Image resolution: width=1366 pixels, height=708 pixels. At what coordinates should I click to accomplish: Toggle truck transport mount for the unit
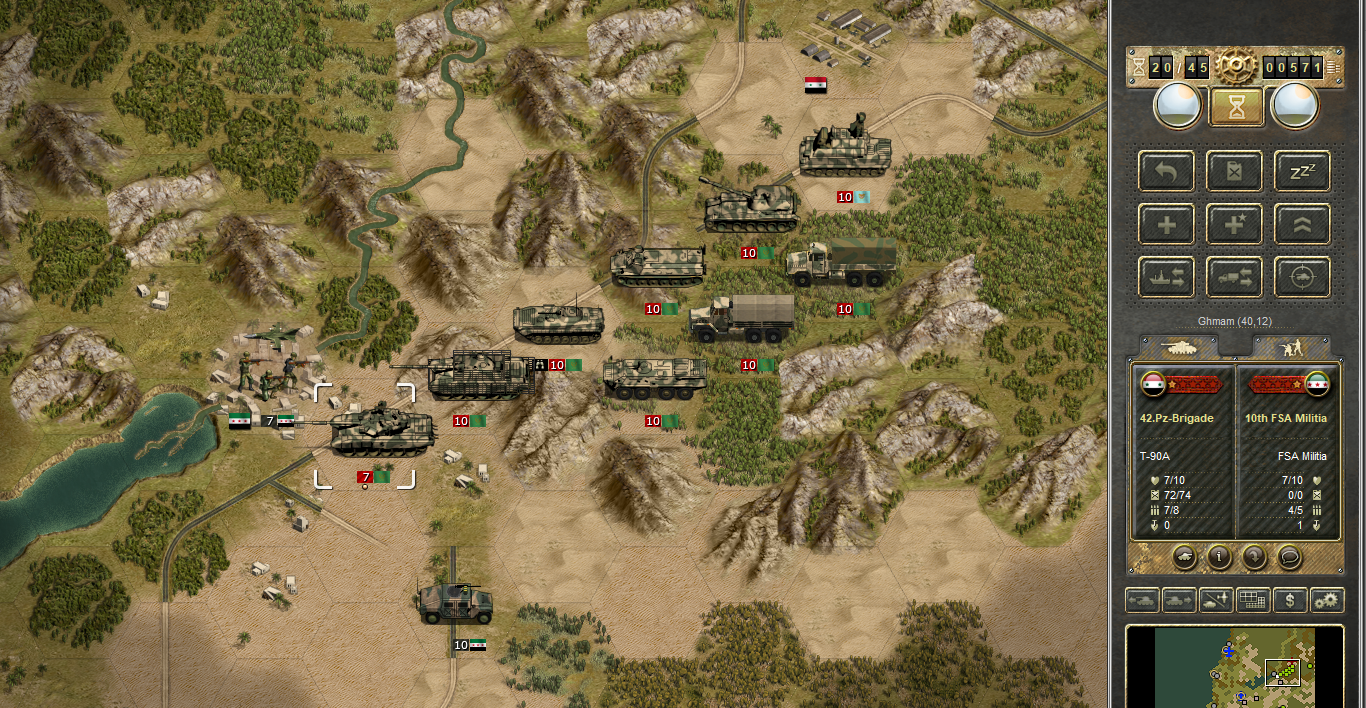click(x=1234, y=277)
